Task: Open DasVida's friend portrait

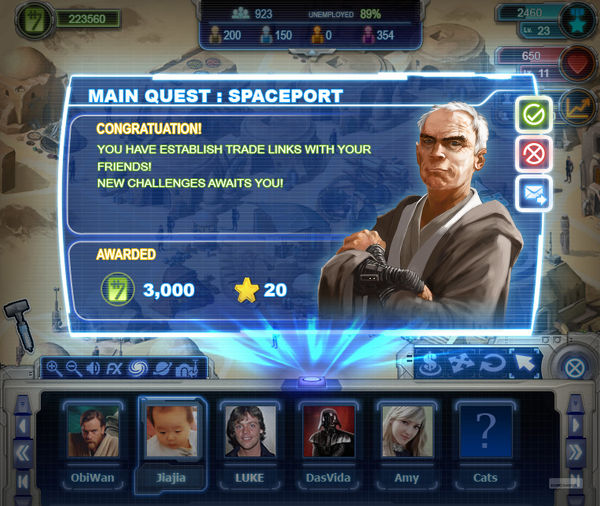Action: pyautogui.click(x=327, y=433)
